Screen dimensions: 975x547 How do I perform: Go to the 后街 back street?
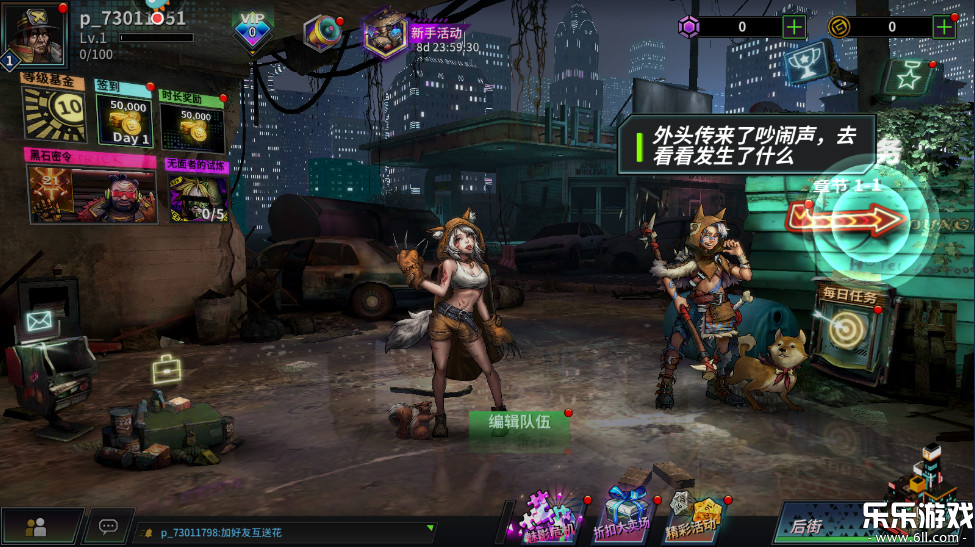[808, 525]
